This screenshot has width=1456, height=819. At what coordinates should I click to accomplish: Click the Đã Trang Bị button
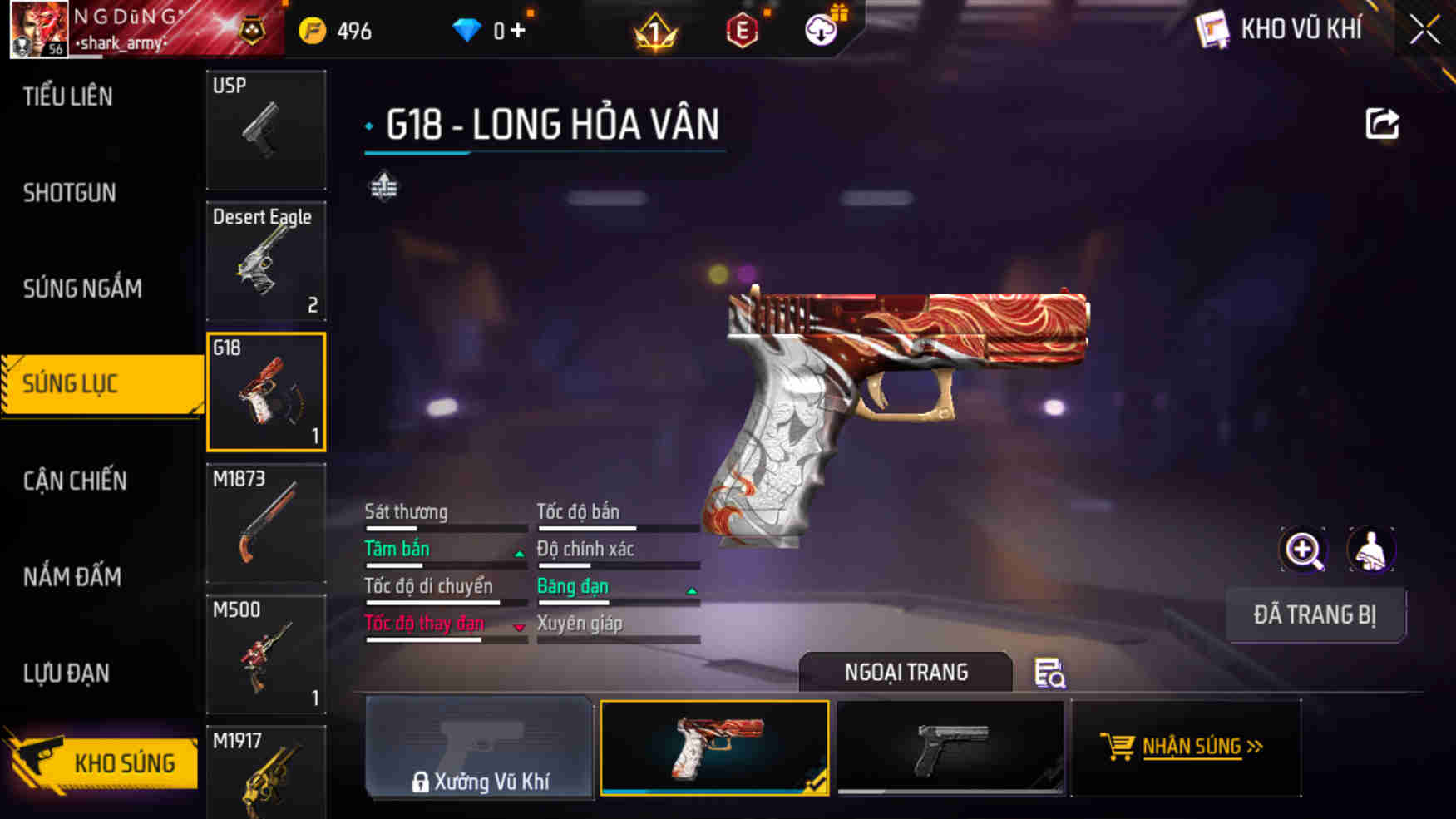(1315, 614)
